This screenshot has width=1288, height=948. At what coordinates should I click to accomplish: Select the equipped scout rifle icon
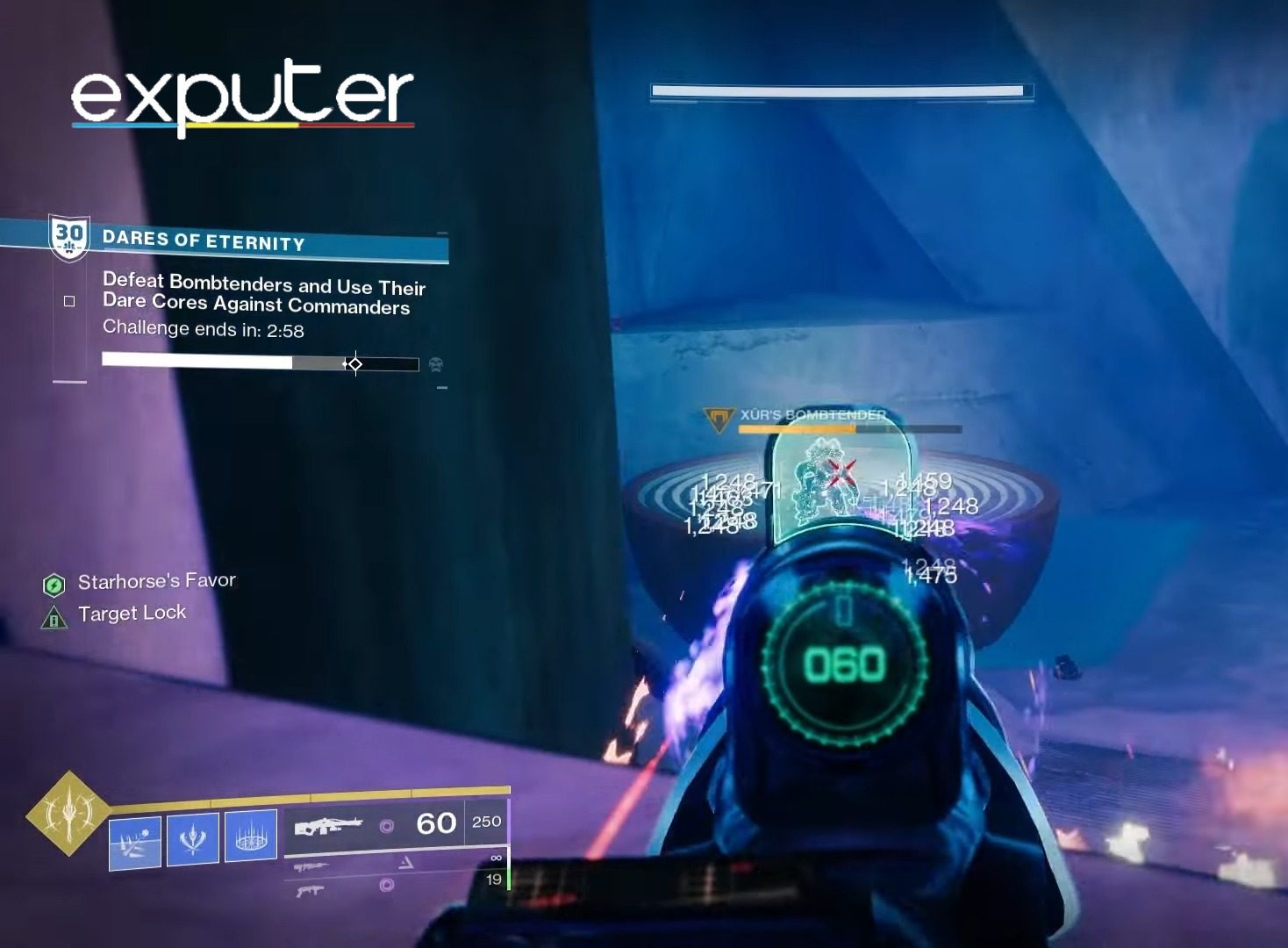pos(329,825)
